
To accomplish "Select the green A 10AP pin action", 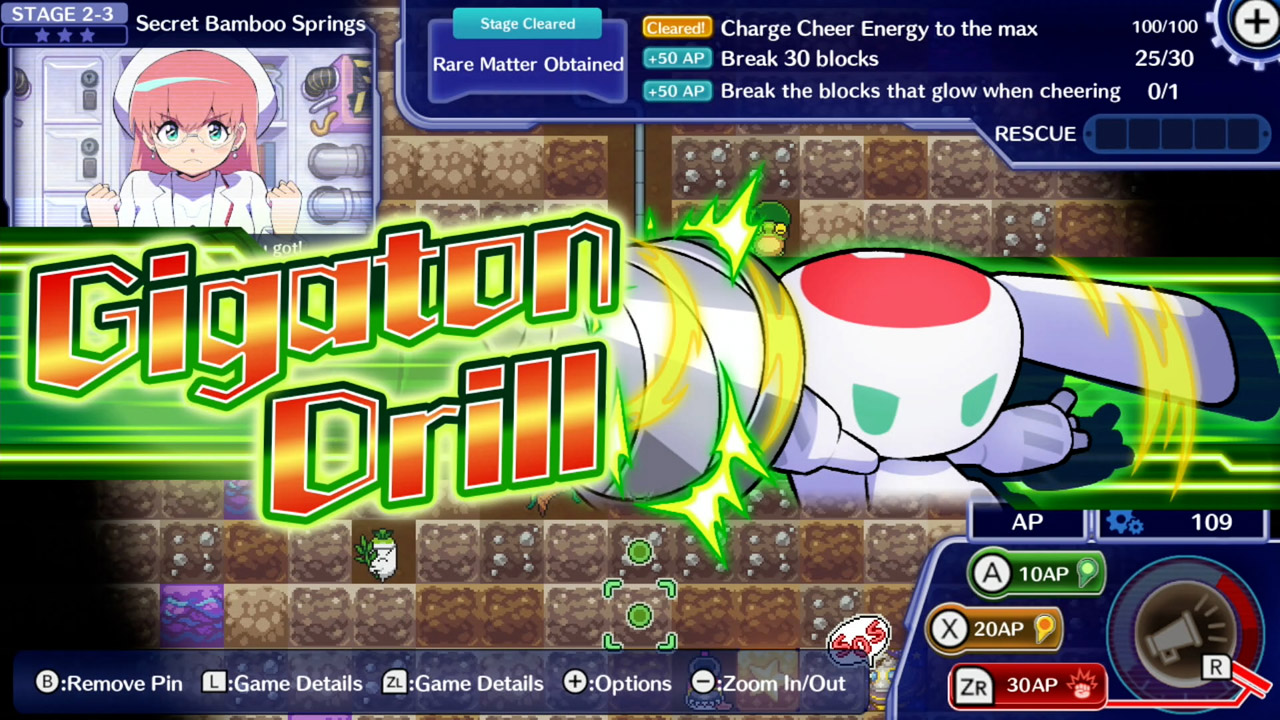I will 1035,573.
